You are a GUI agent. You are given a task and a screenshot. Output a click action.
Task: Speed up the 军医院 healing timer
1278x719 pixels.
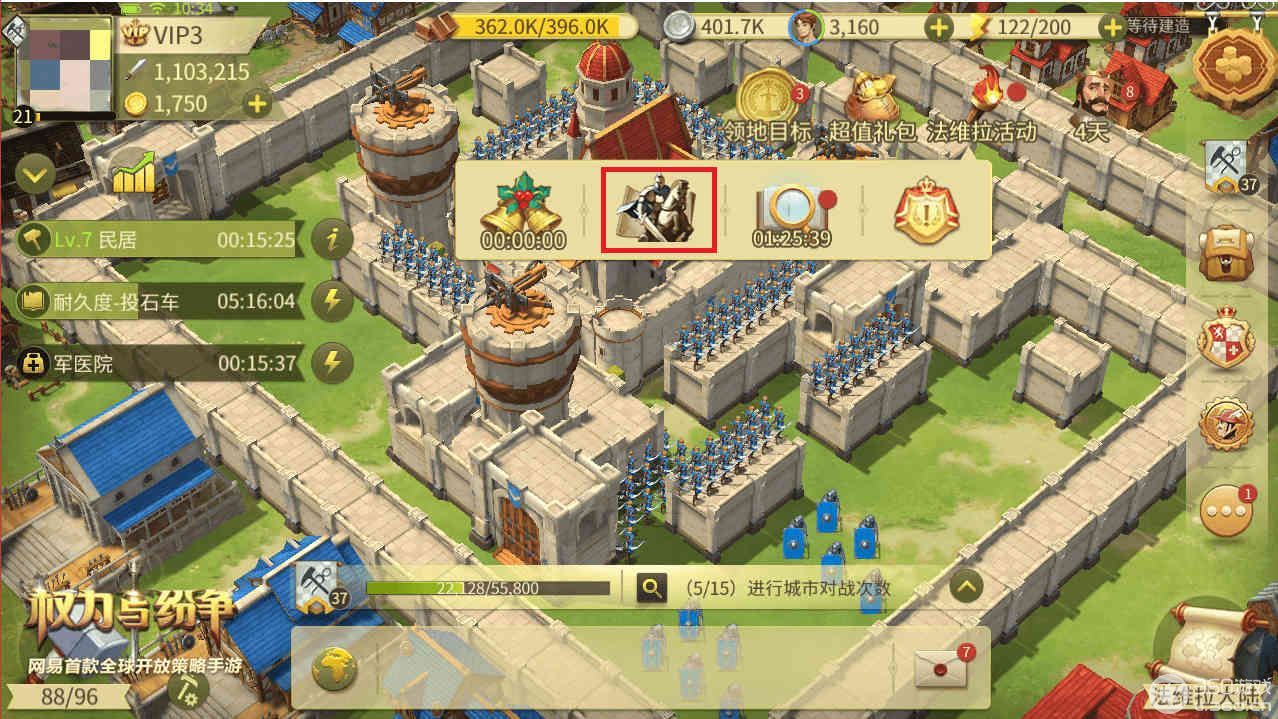tap(332, 362)
